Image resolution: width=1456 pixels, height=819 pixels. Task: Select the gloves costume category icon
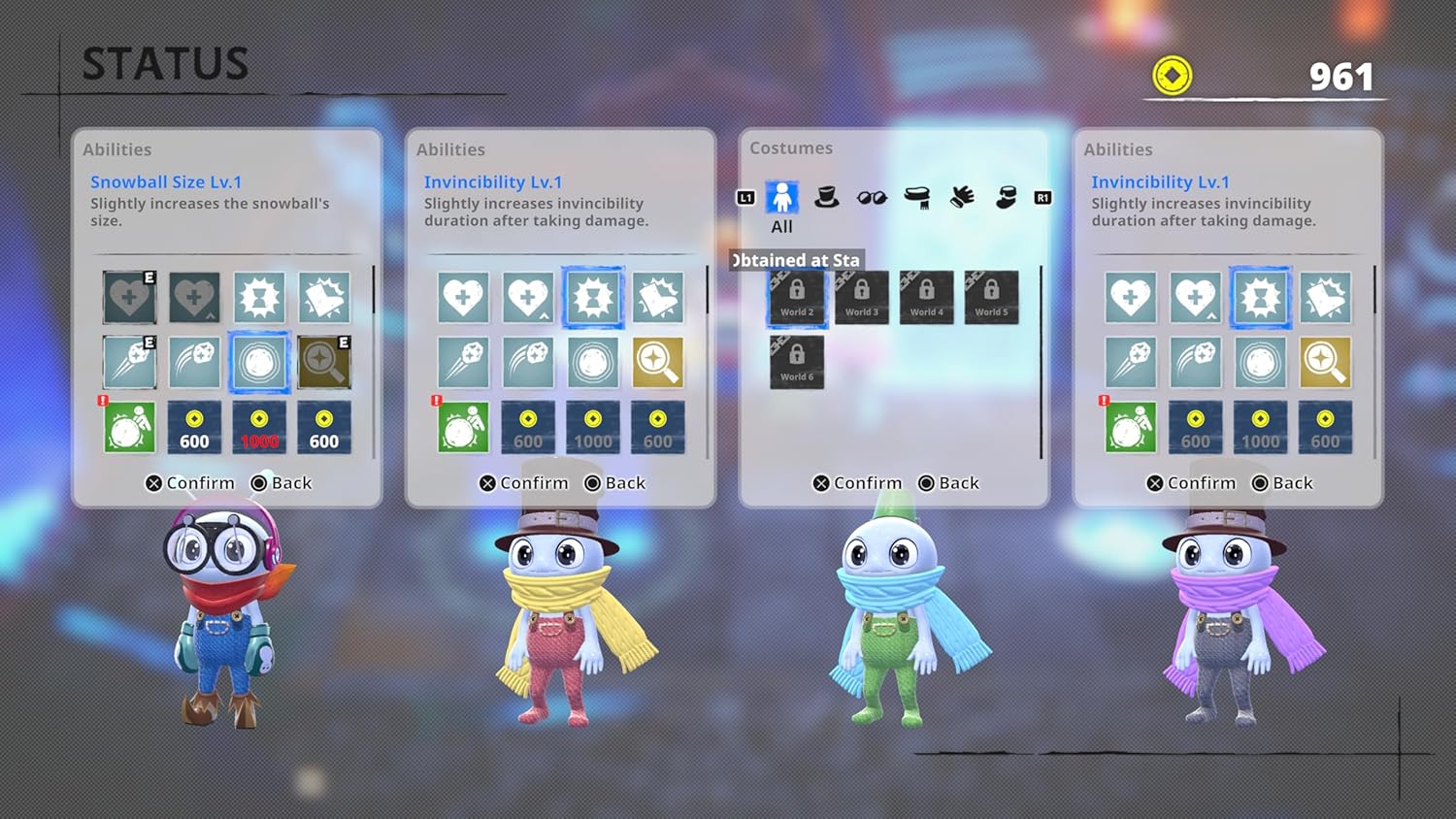tap(961, 196)
